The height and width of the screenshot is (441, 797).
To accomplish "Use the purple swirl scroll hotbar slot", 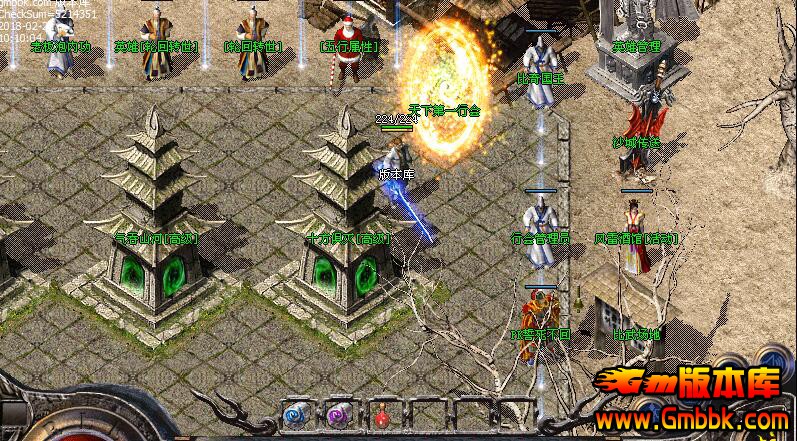I will pyautogui.click(x=337, y=416).
